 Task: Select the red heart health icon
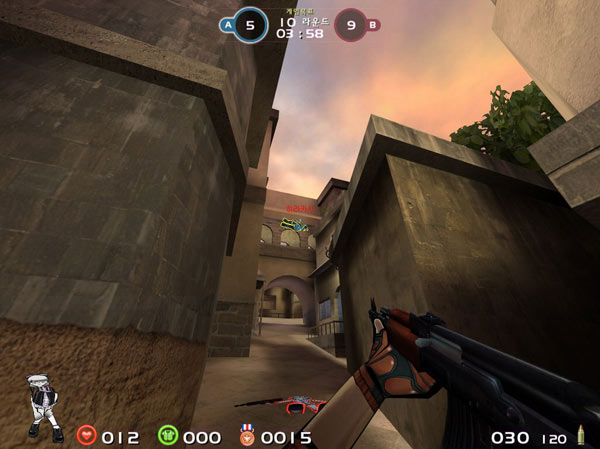[87, 436]
